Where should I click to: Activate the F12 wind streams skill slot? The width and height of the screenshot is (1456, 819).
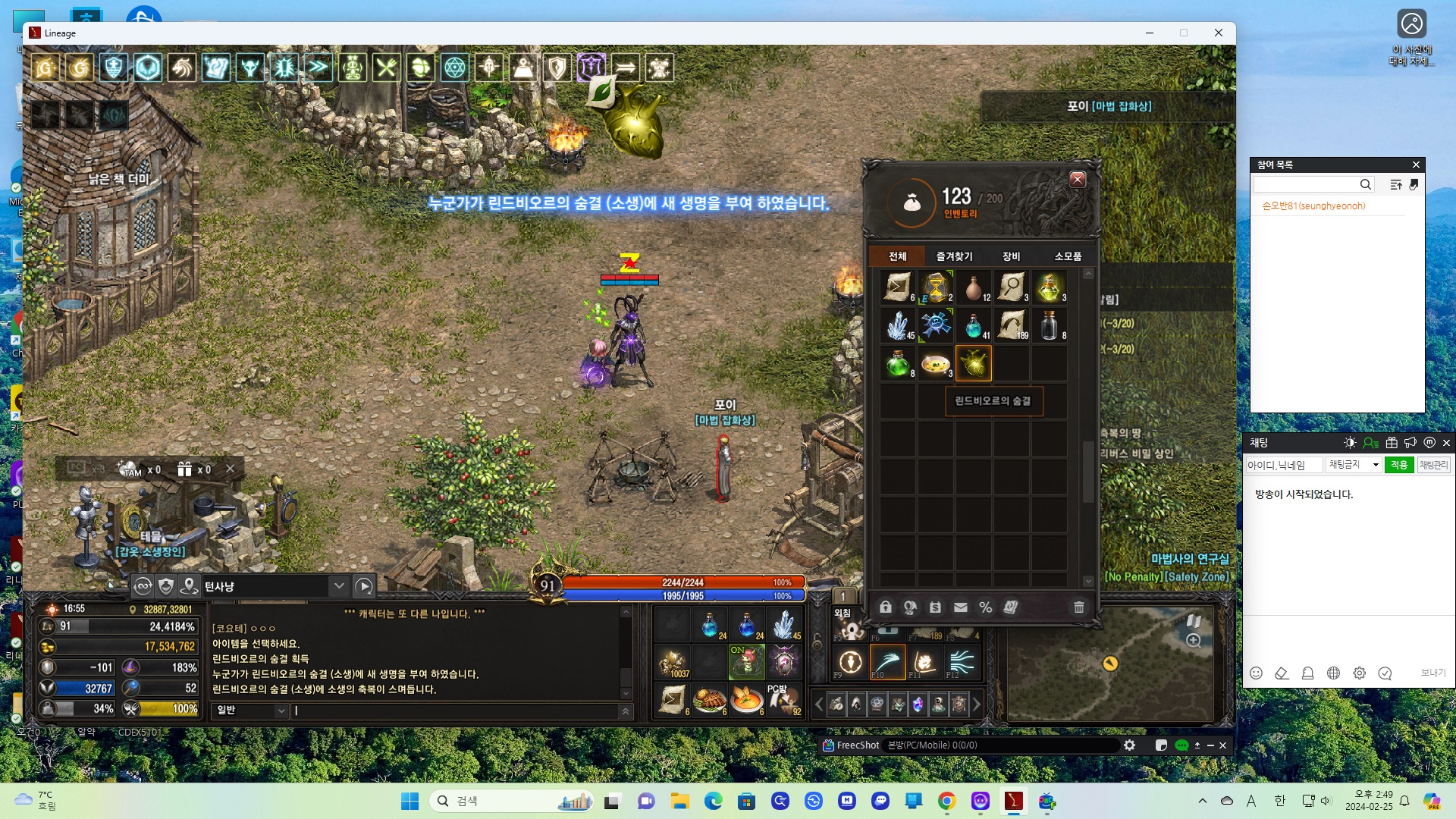point(962,662)
